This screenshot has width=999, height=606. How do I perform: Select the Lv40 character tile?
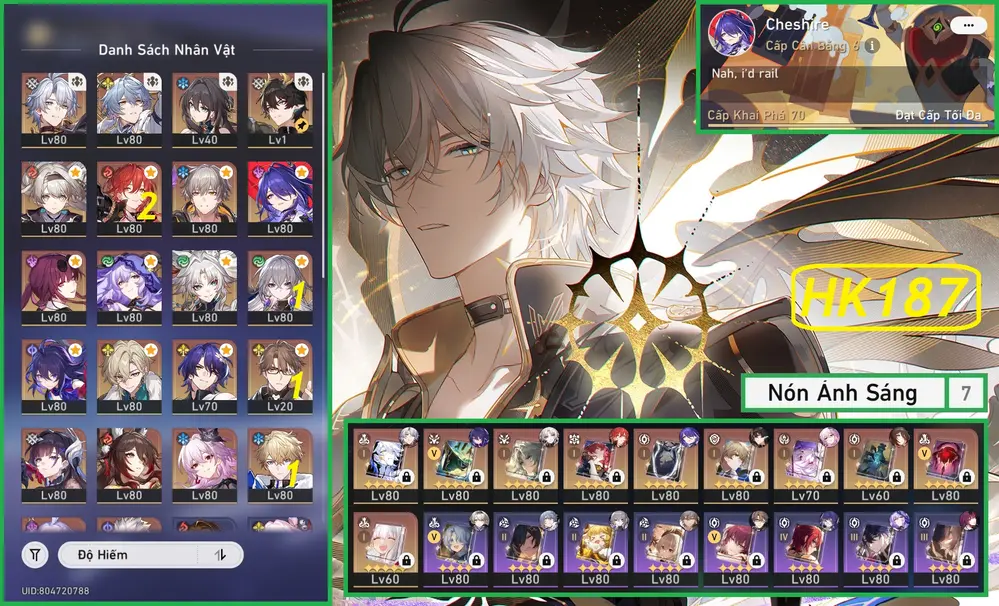click(x=204, y=109)
